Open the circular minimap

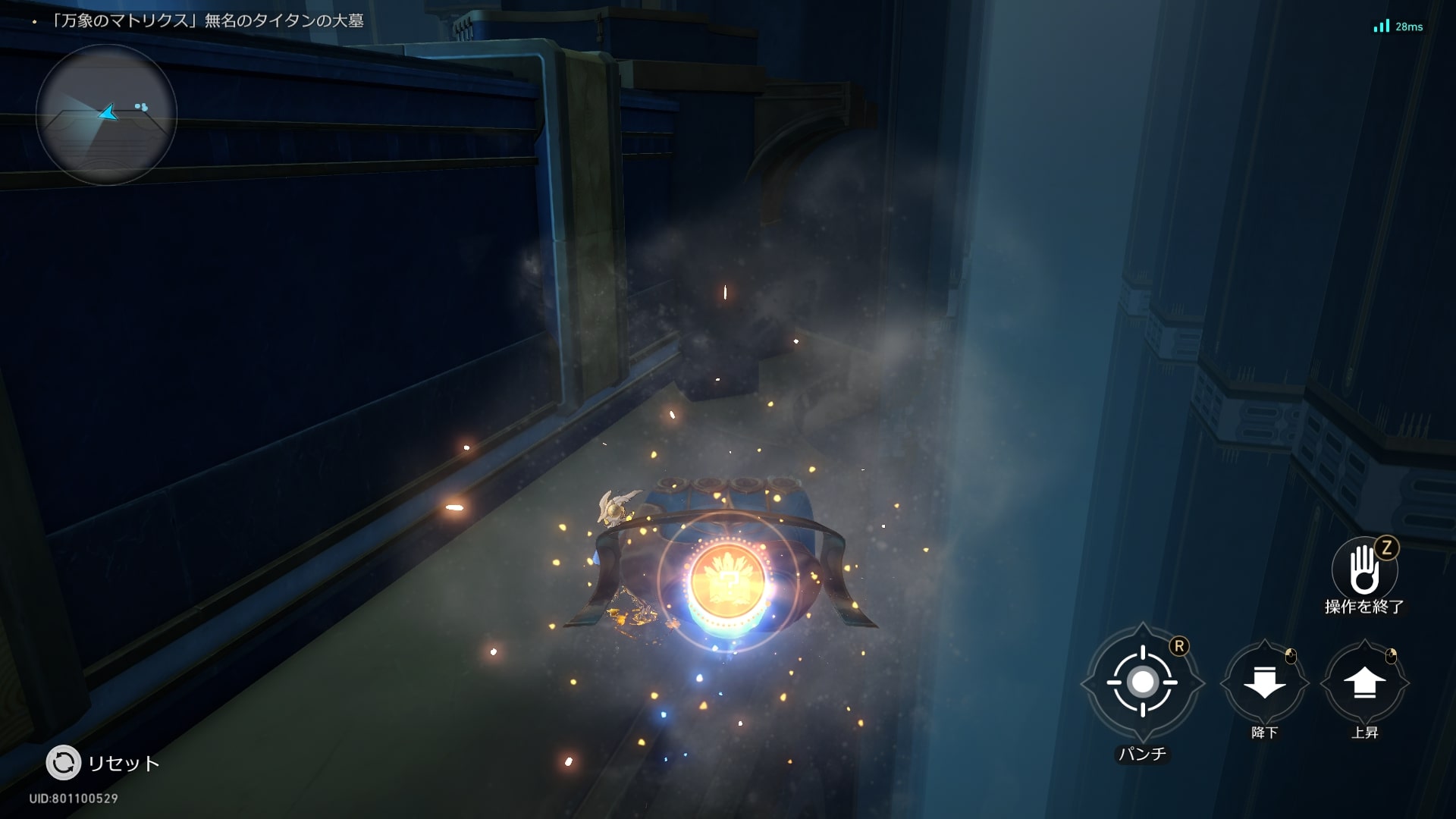106,115
